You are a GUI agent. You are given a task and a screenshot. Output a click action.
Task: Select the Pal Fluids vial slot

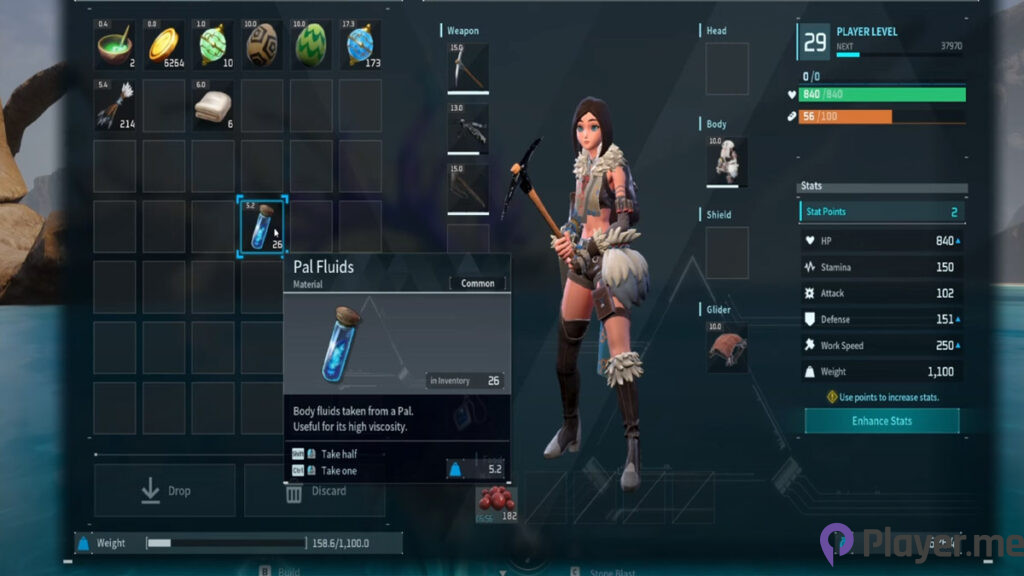pos(262,226)
